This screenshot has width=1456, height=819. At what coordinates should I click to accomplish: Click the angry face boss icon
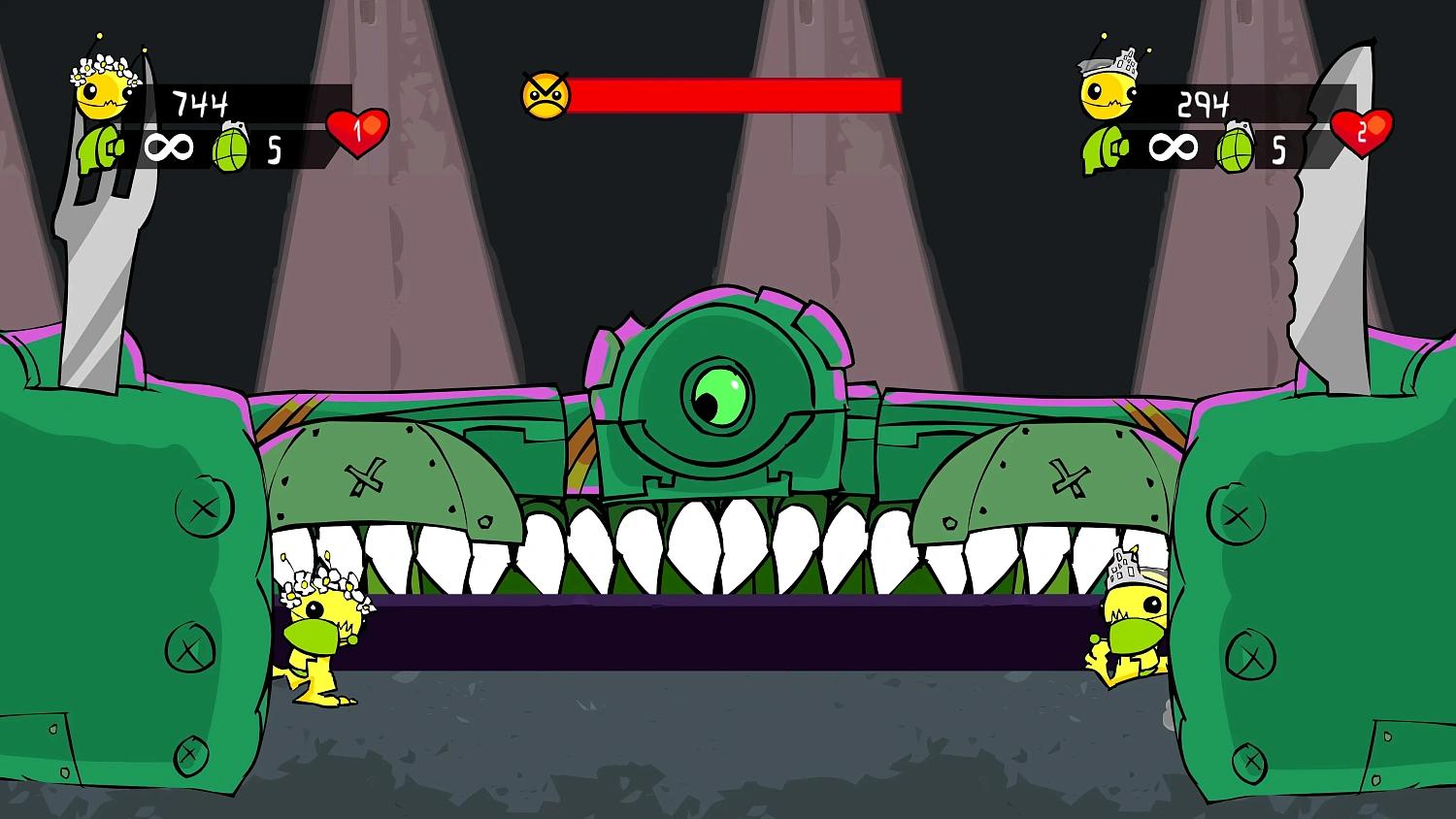pos(545,94)
